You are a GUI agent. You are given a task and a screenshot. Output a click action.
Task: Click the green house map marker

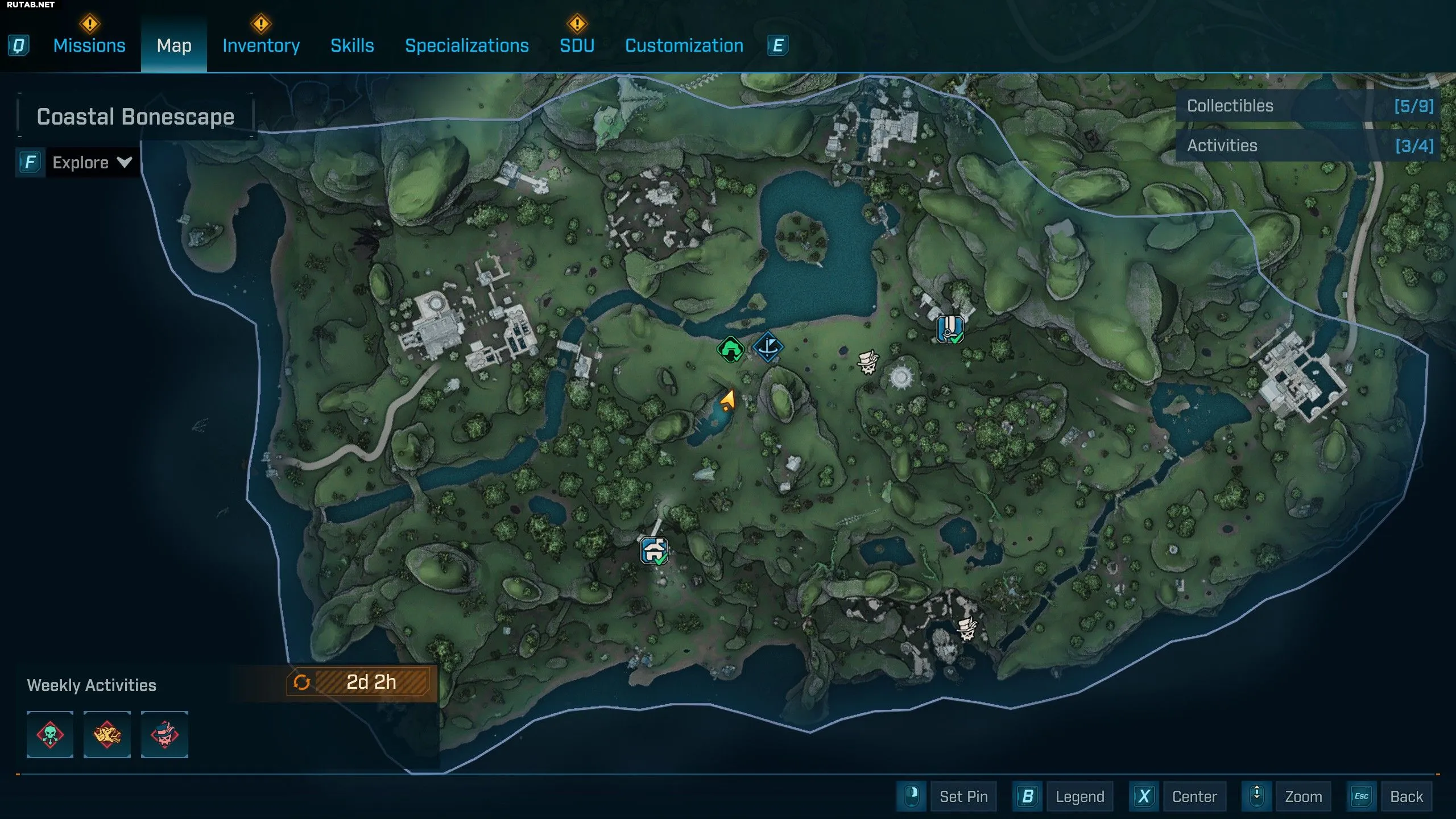(x=730, y=349)
